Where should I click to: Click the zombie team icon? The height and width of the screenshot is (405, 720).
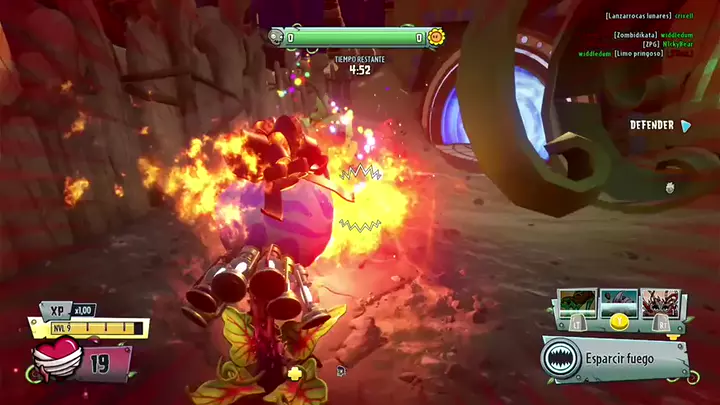tap(275, 38)
